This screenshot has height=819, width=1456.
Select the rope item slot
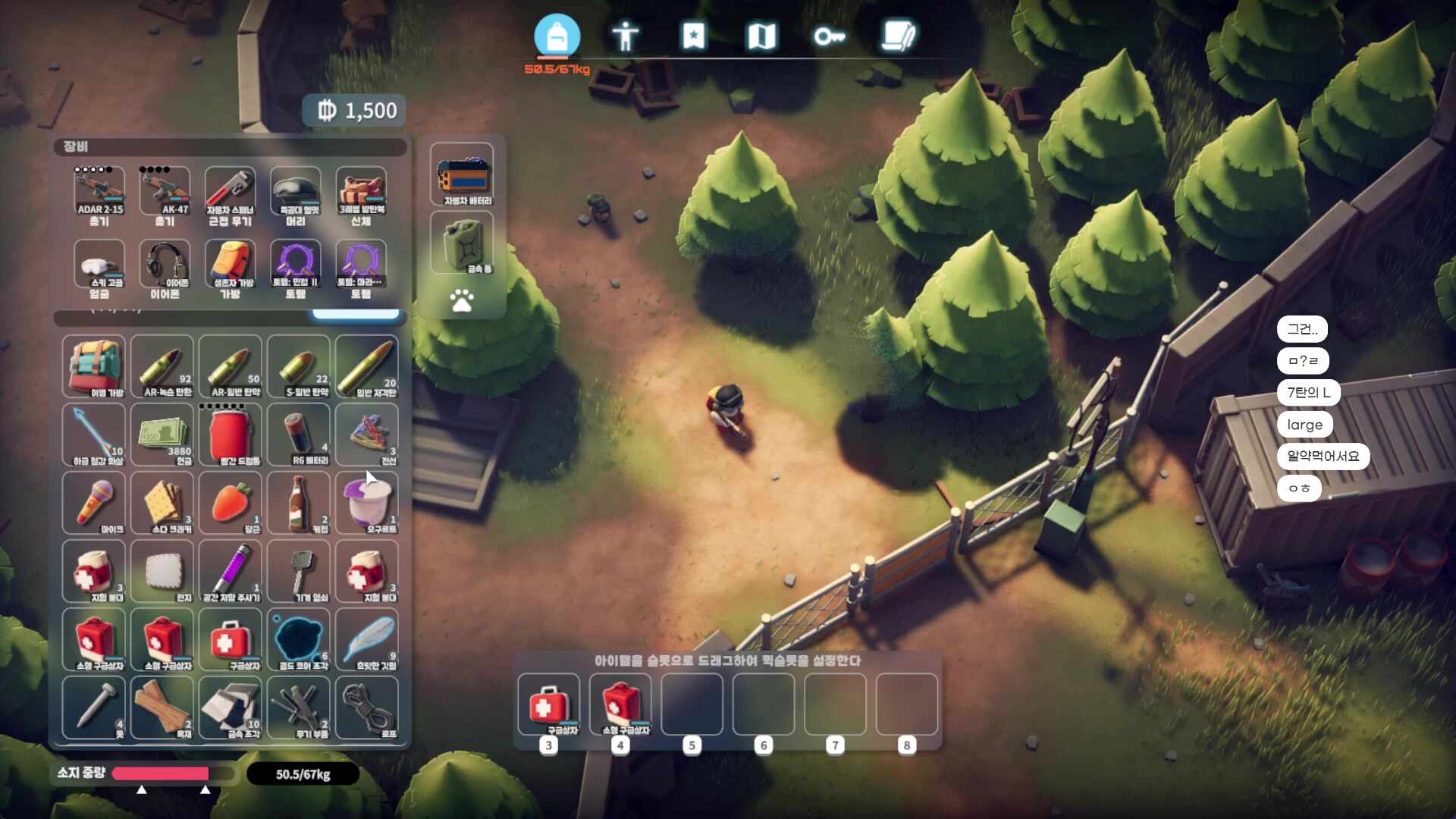click(x=367, y=708)
